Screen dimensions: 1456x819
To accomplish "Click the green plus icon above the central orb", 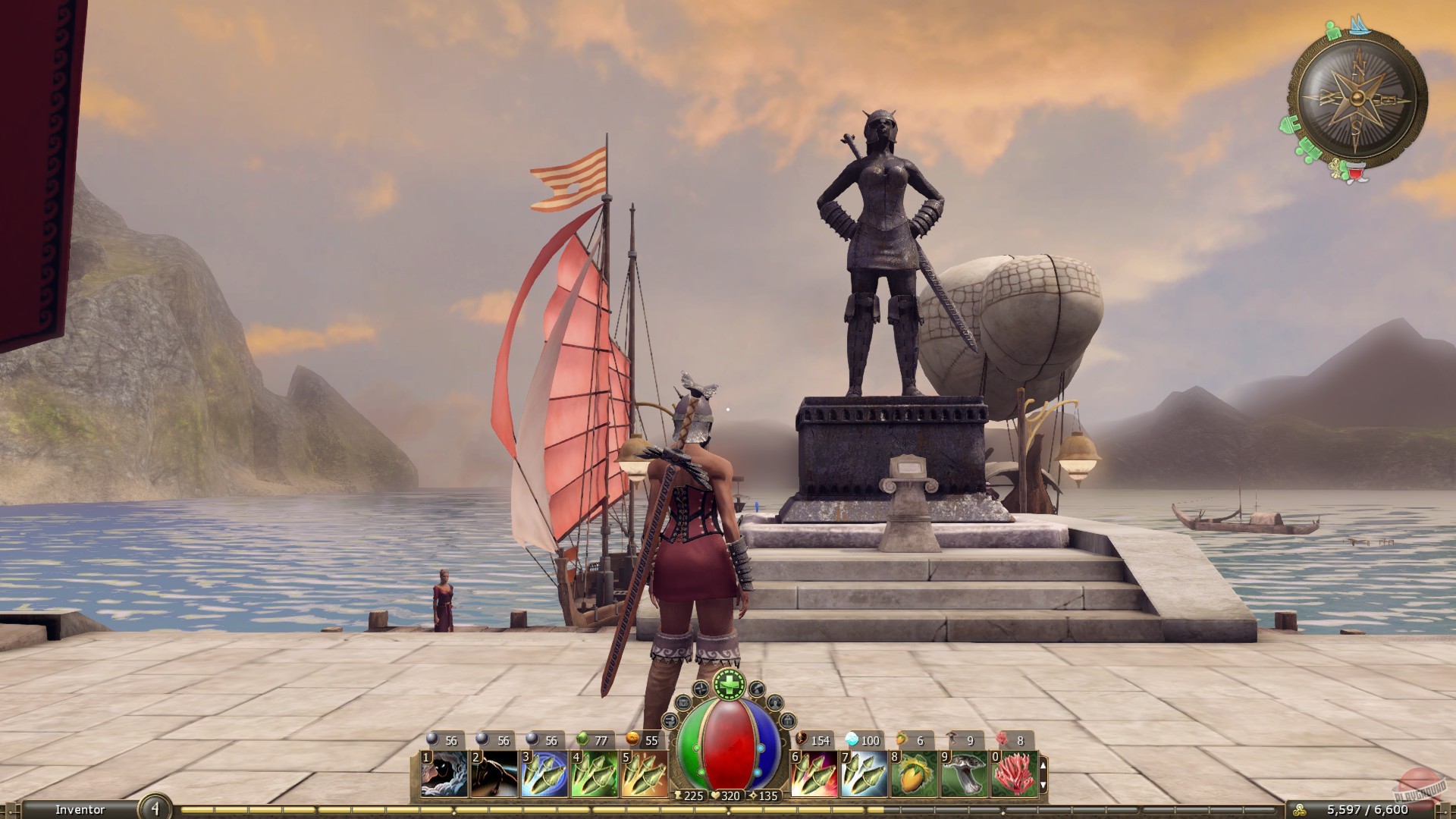I will (x=730, y=686).
